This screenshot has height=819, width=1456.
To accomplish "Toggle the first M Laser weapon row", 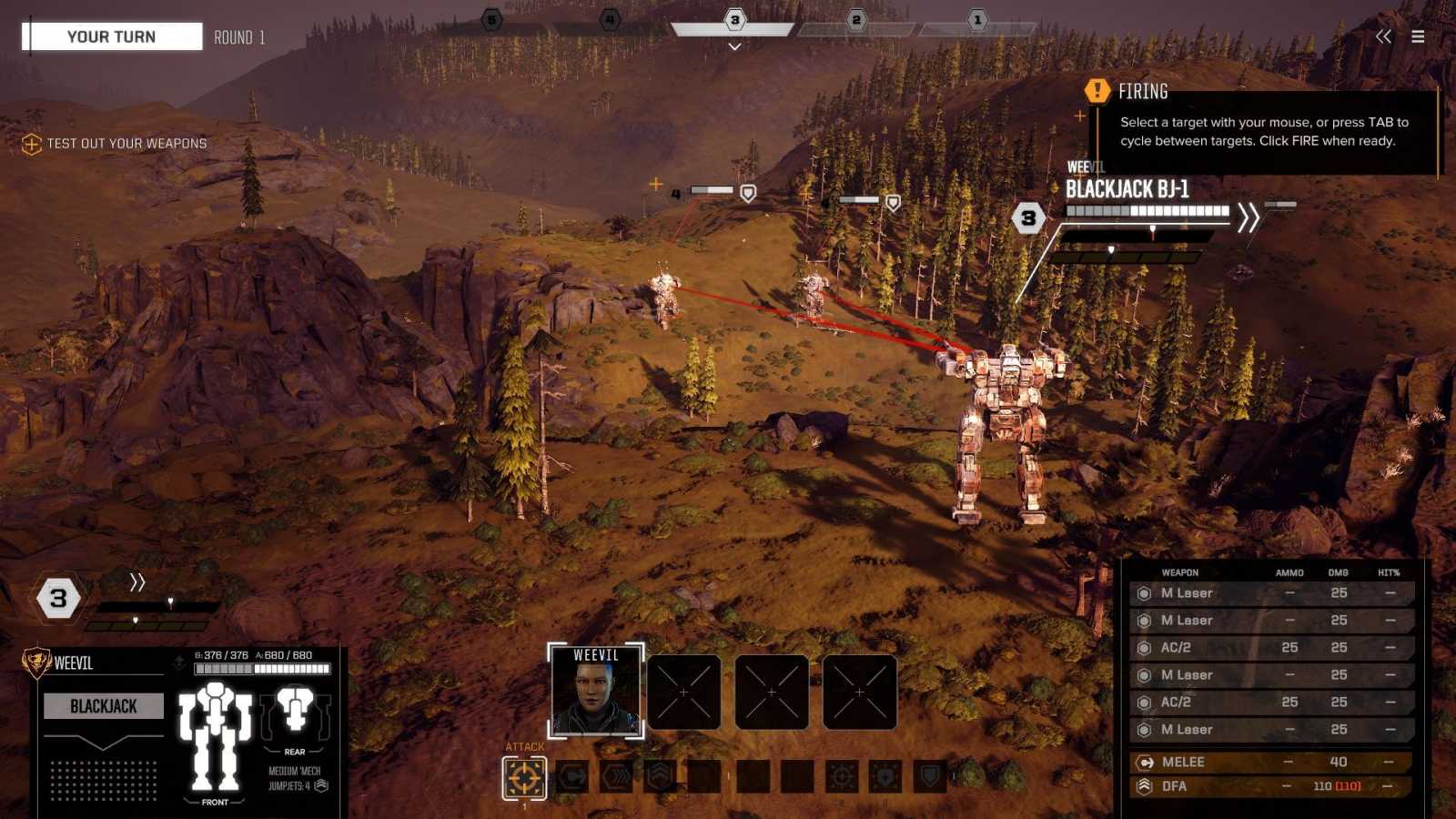I will [1268, 592].
